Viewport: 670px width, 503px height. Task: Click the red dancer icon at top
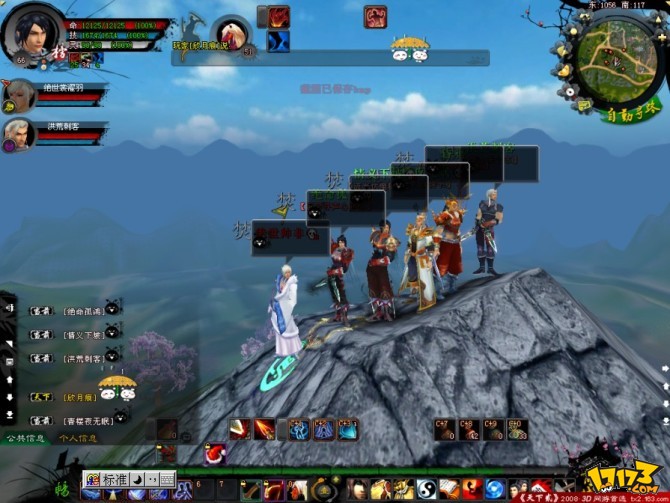(x=375, y=17)
